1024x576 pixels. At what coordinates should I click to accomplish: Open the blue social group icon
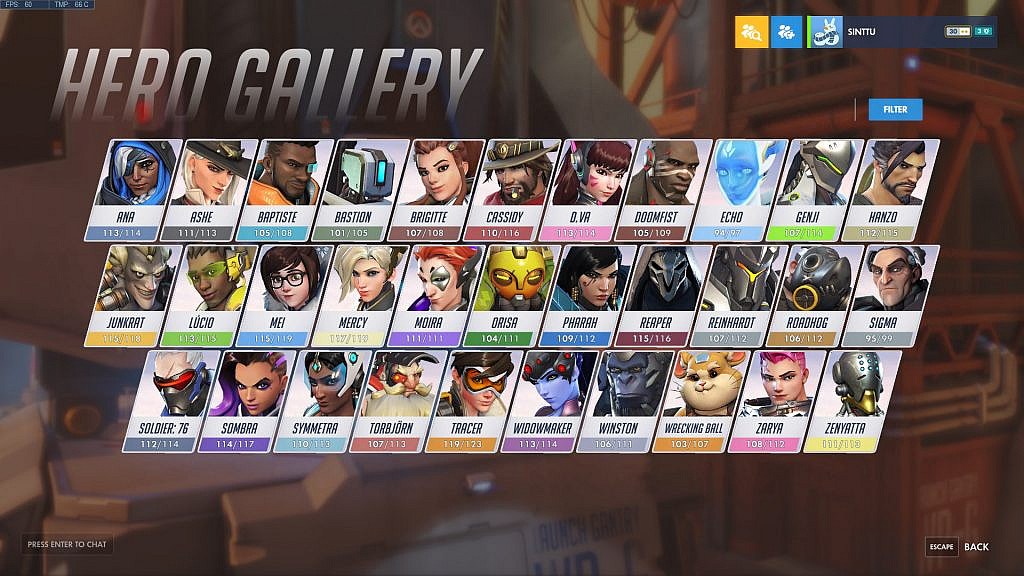pyautogui.click(x=787, y=32)
